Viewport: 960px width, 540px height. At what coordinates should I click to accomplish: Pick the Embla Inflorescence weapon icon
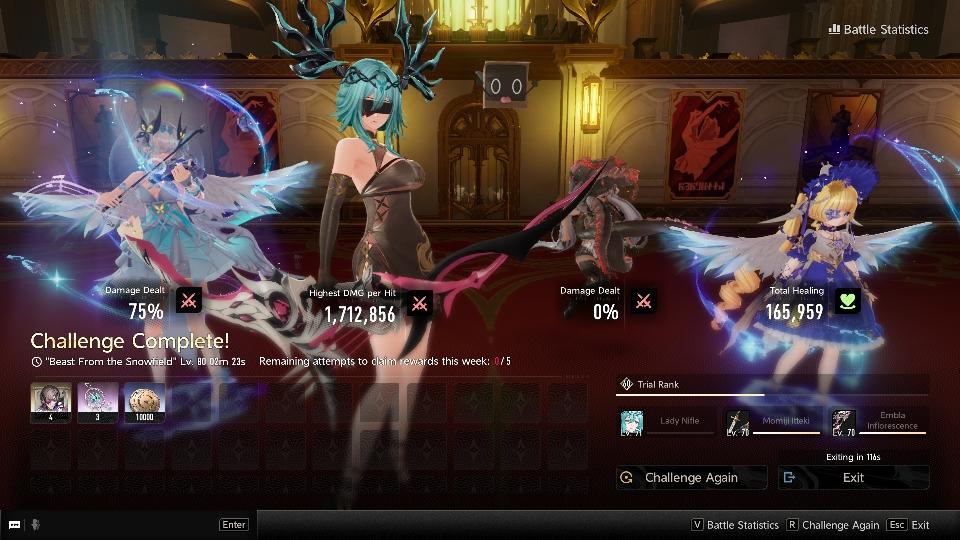(843, 422)
